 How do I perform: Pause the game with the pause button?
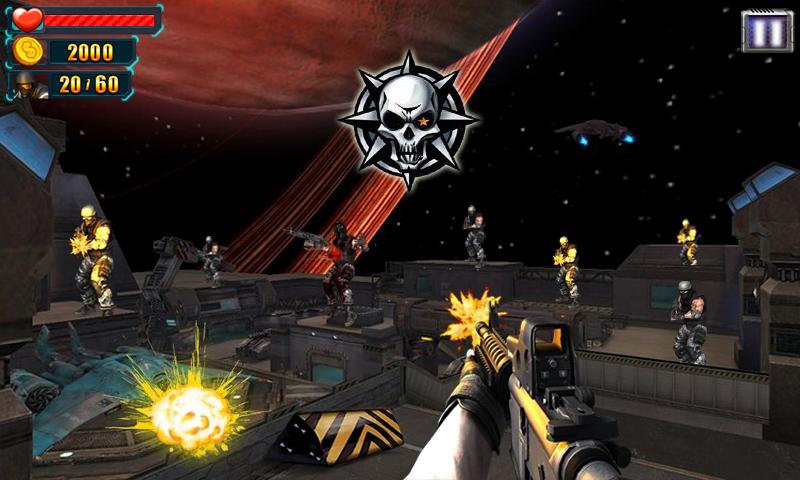click(767, 31)
